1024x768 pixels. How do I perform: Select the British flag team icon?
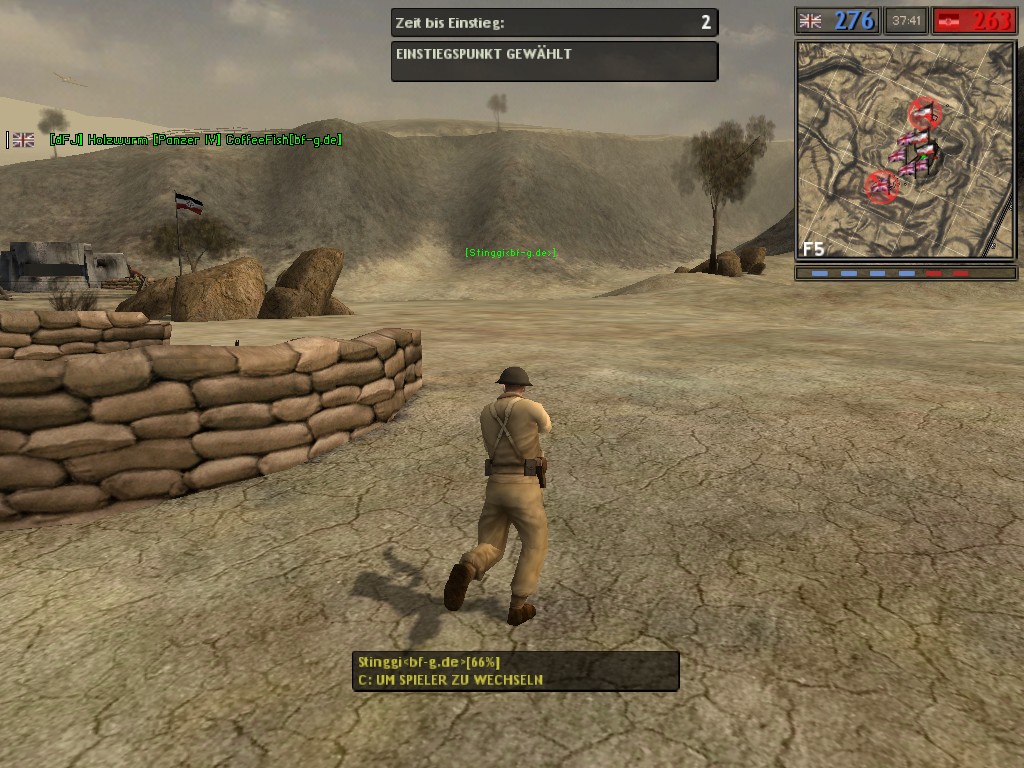[810, 20]
